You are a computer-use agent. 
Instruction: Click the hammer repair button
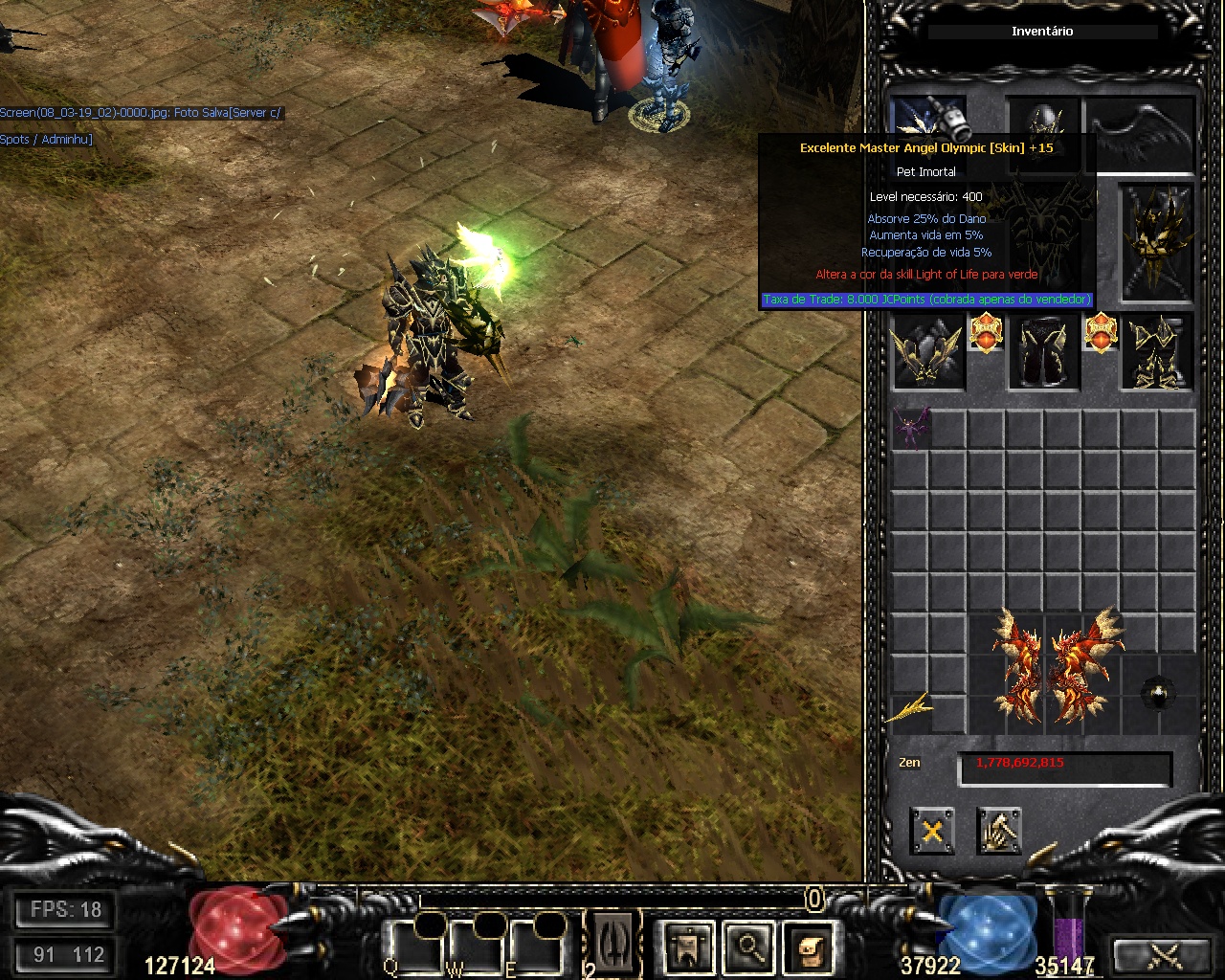click(x=999, y=831)
